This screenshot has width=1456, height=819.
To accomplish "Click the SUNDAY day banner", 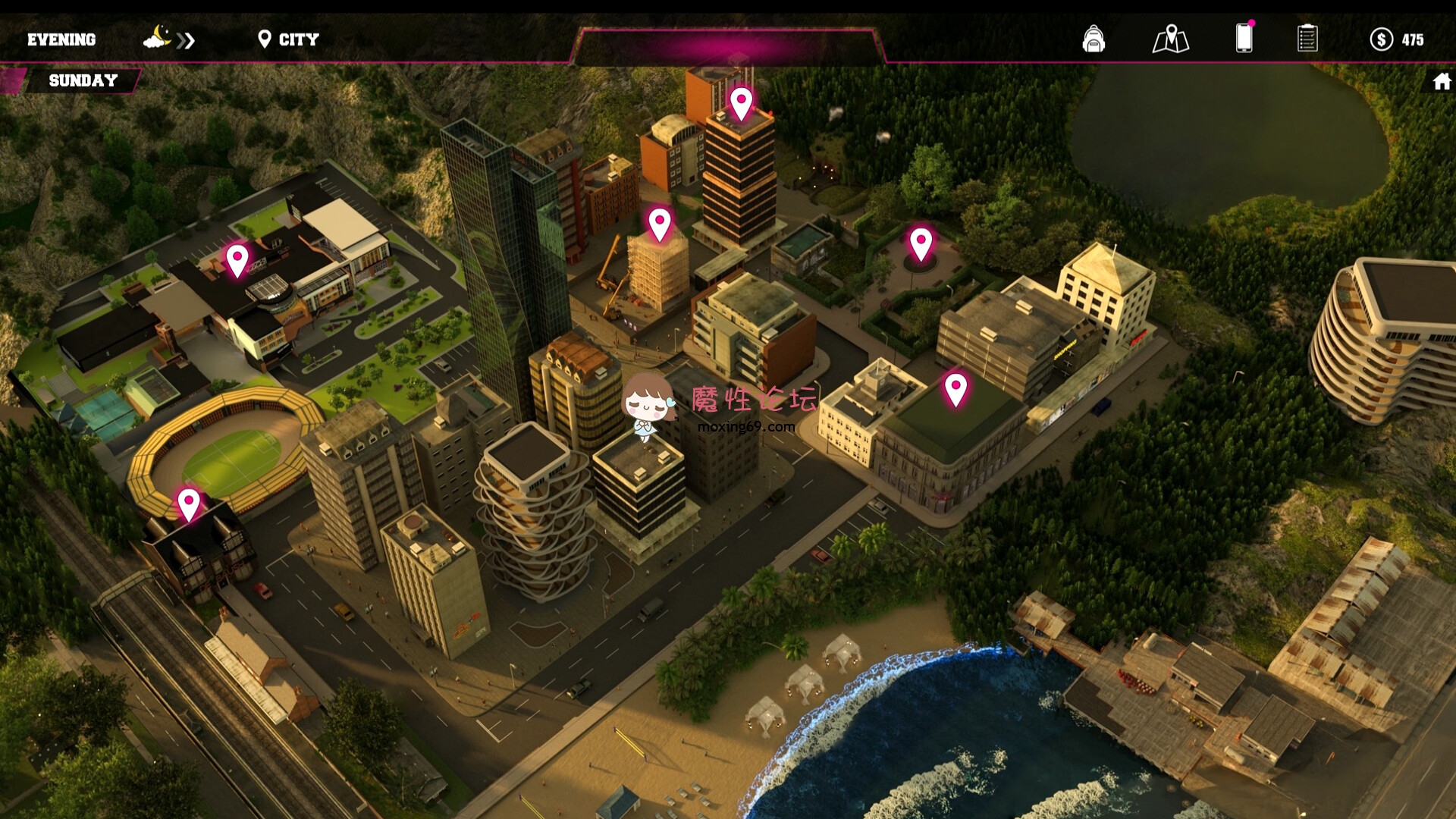I will (x=83, y=80).
